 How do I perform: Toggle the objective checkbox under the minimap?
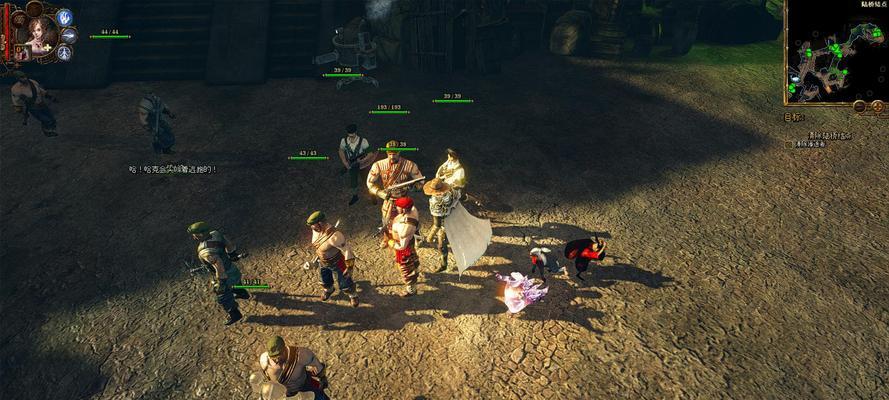pyautogui.click(x=789, y=144)
